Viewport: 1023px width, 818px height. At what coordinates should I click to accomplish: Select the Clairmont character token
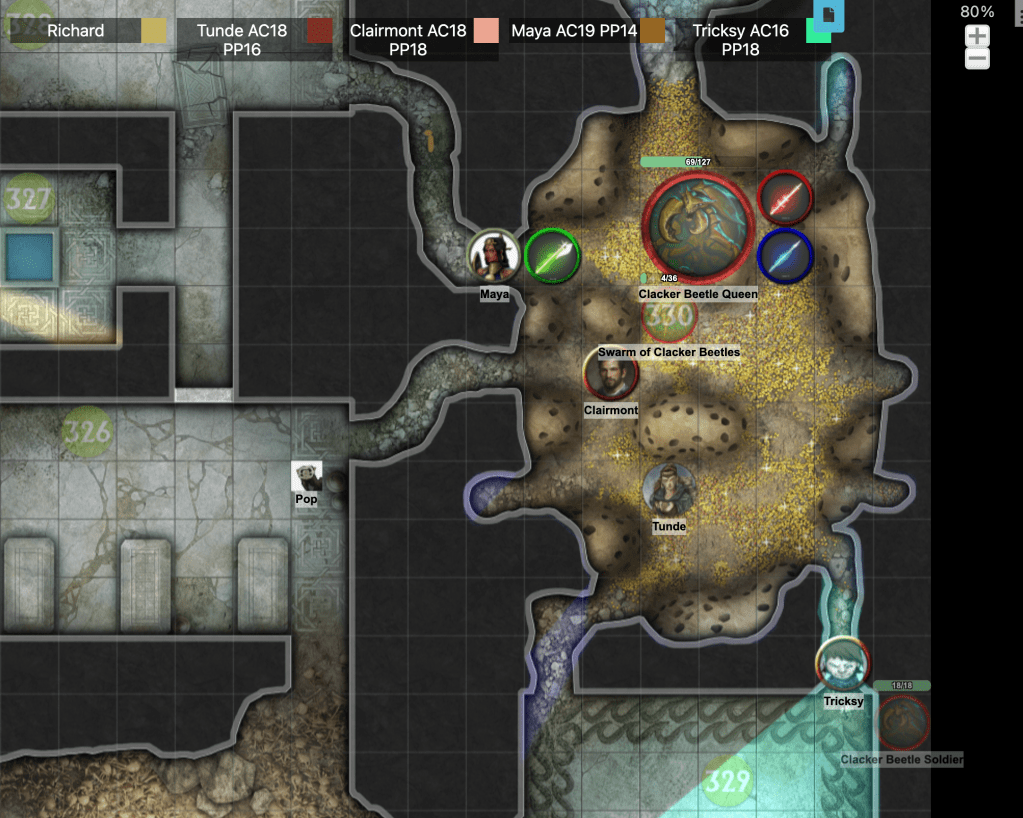(x=610, y=374)
